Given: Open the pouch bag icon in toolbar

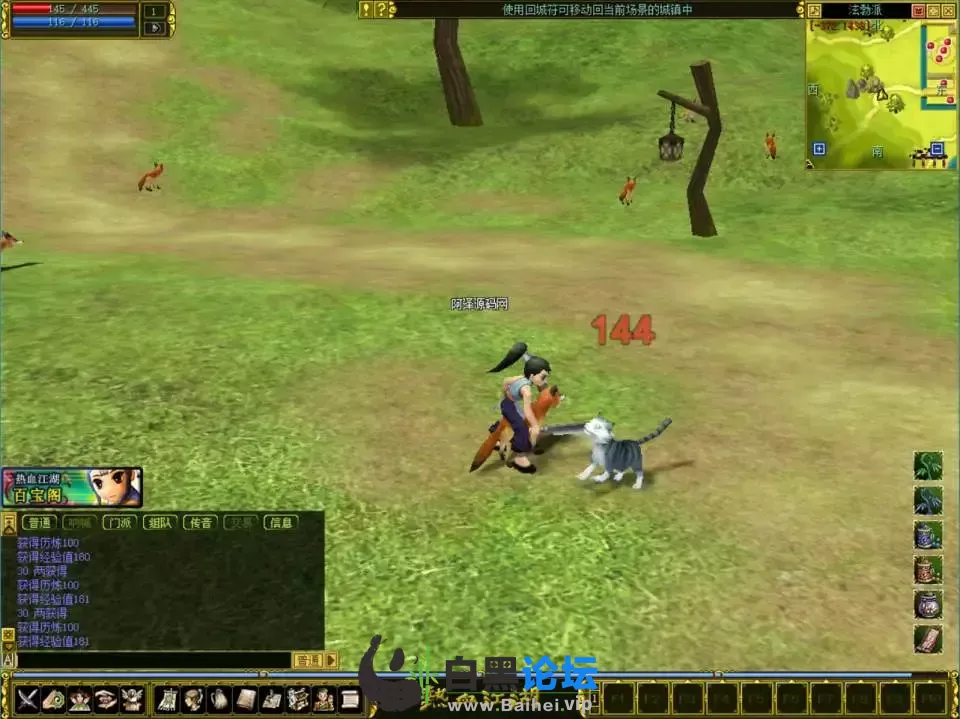Looking at the screenshot, I should 219,698.
